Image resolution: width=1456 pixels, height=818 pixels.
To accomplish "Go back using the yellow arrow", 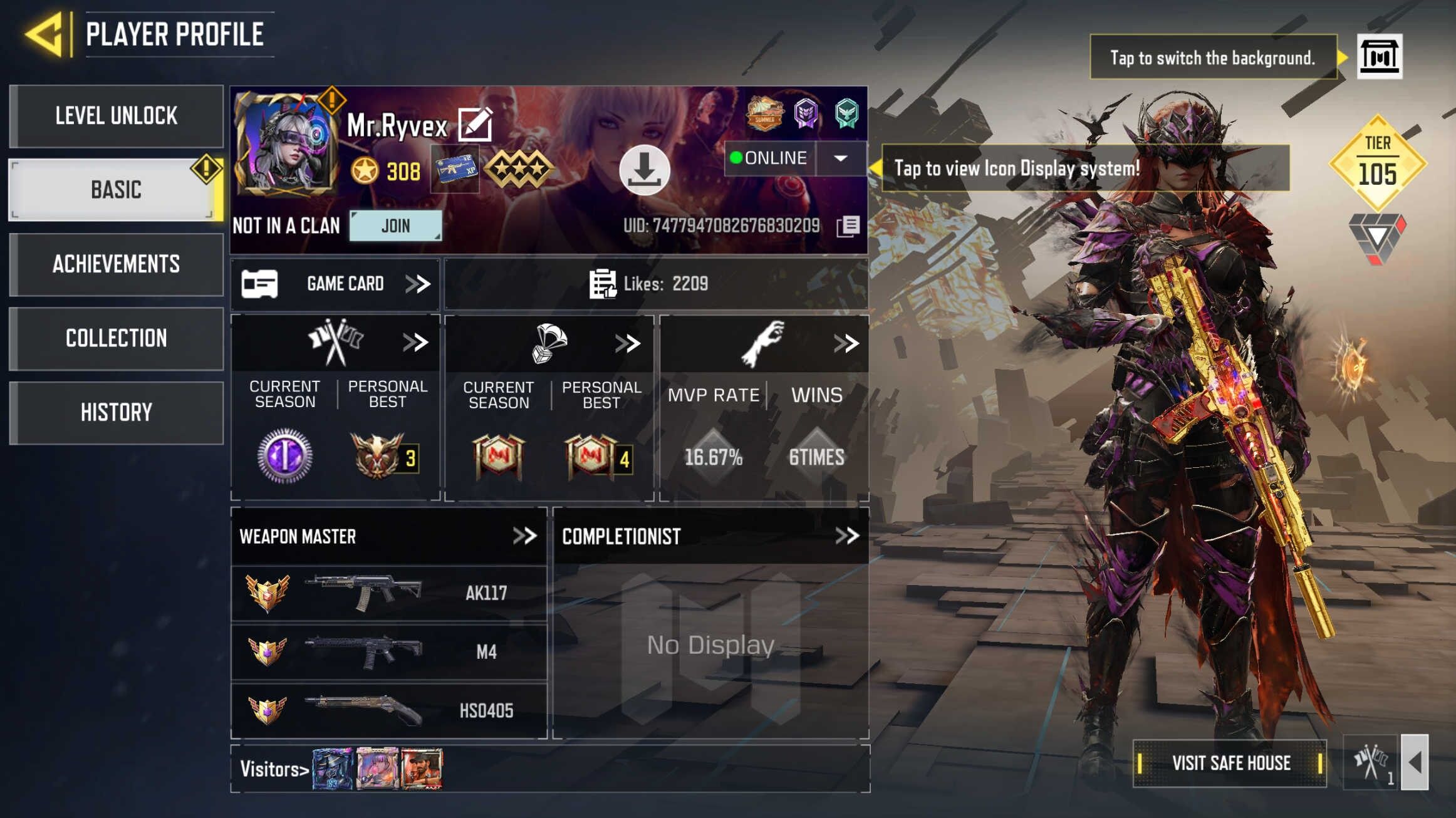I will (x=44, y=34).
